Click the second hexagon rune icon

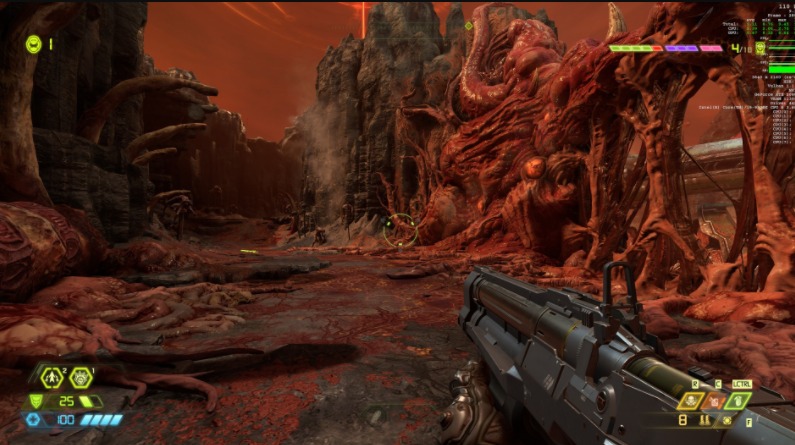point(81,378)
